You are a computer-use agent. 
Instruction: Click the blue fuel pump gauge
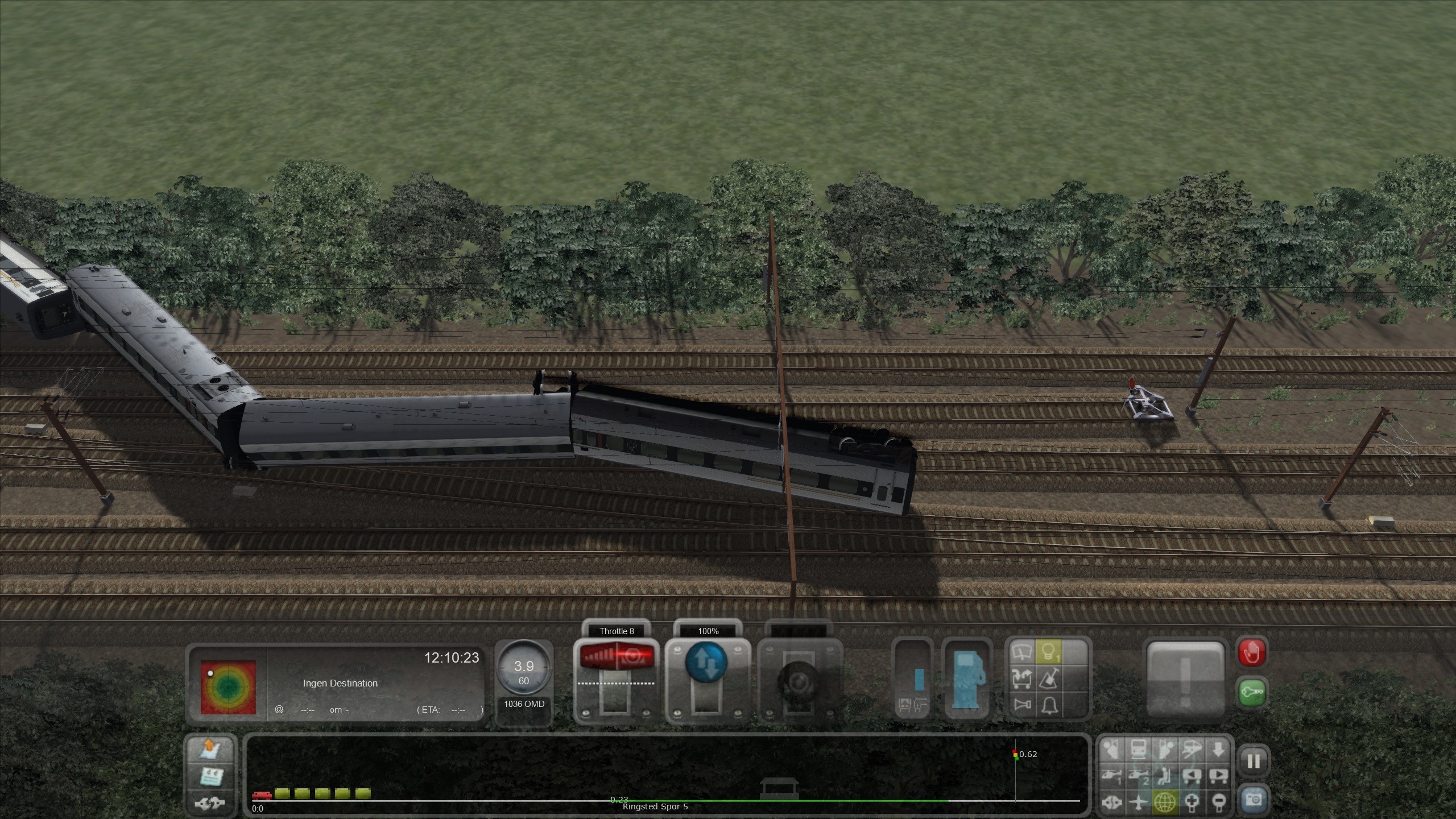[967, 680]
